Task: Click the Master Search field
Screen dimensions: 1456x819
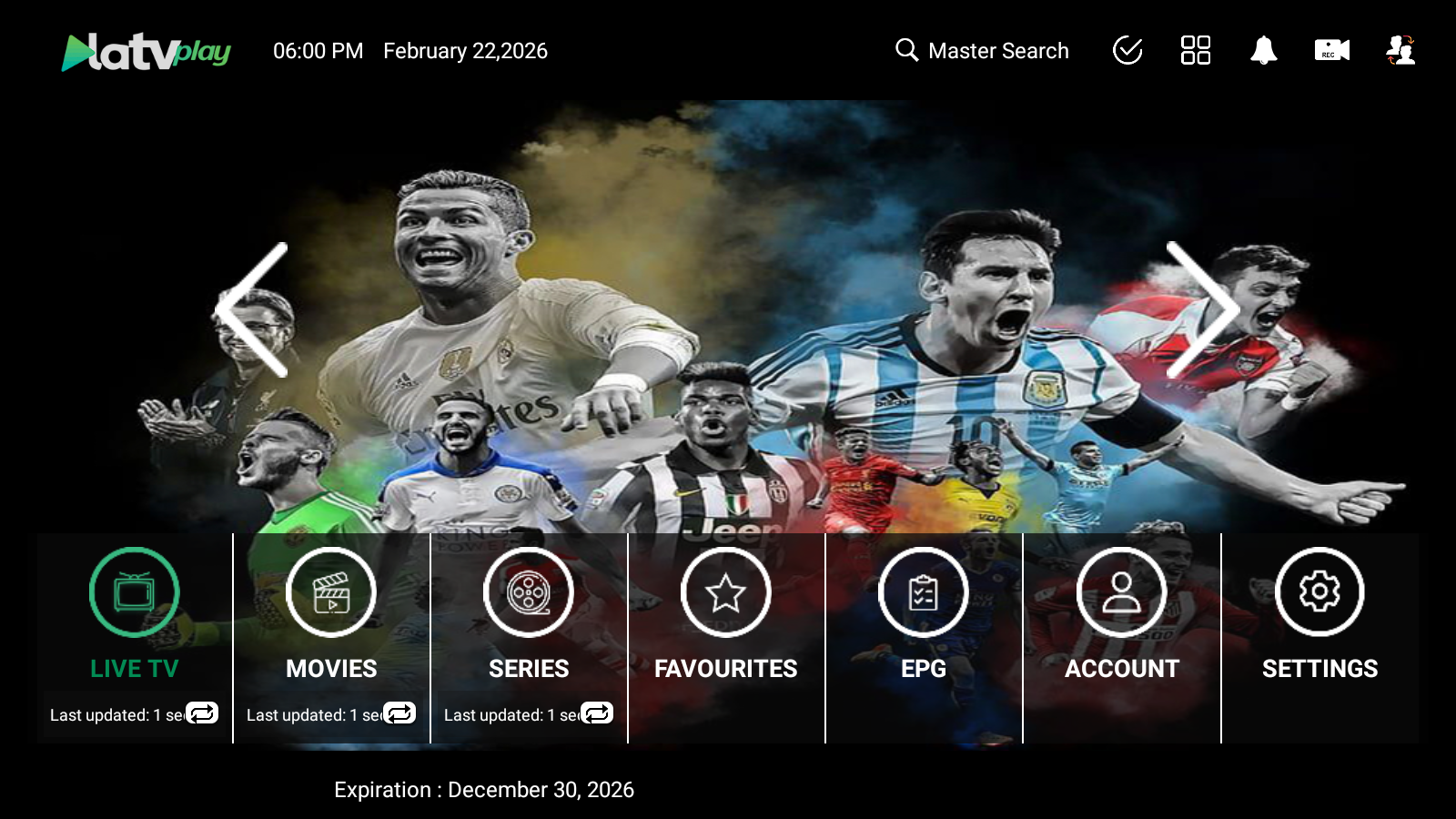Action: [x=983, y=51]
